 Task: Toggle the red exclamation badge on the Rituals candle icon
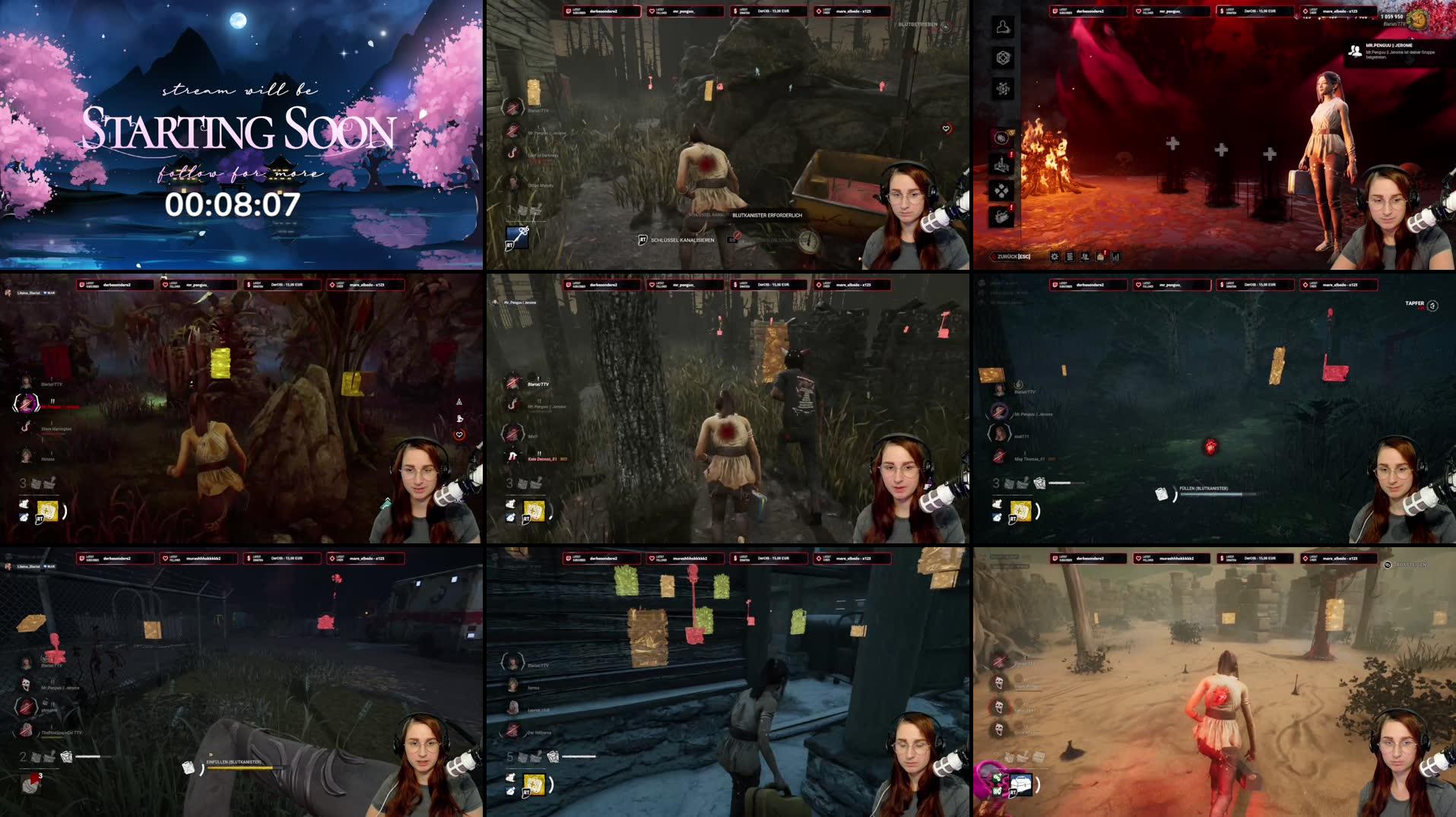(1011, 154)
